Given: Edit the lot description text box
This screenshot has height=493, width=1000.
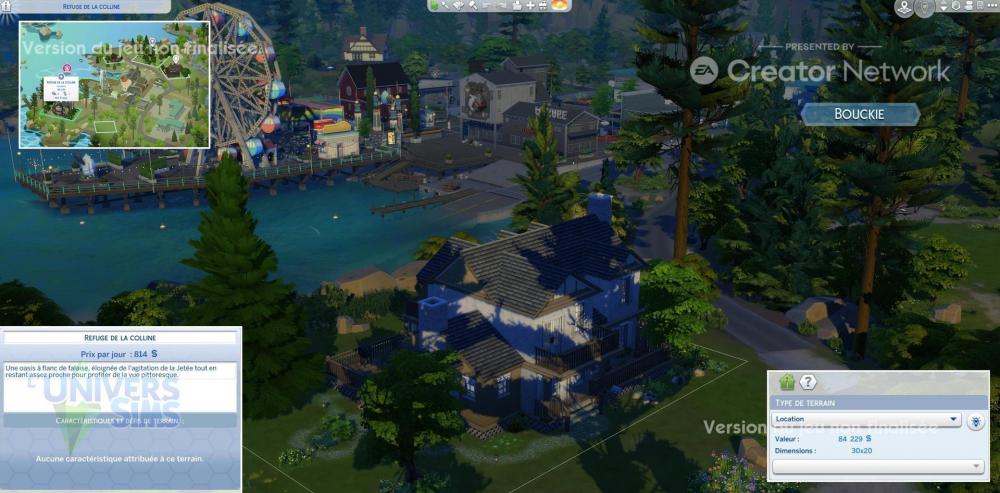Looking at the screenshot, I should click(x=120, y=386).
